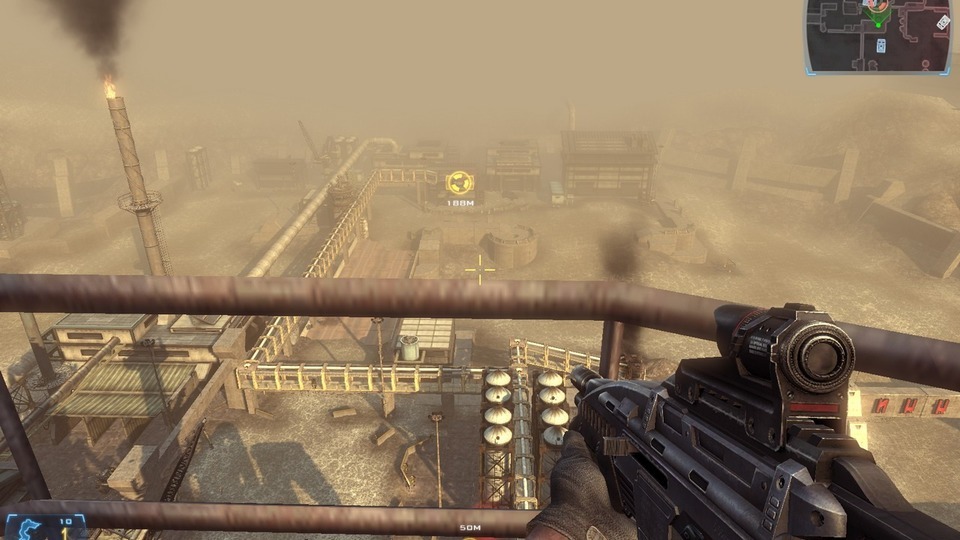Click the white vehicle marker on minimap edge
Viewport: 960px width, 540px height.
[942, 22]
